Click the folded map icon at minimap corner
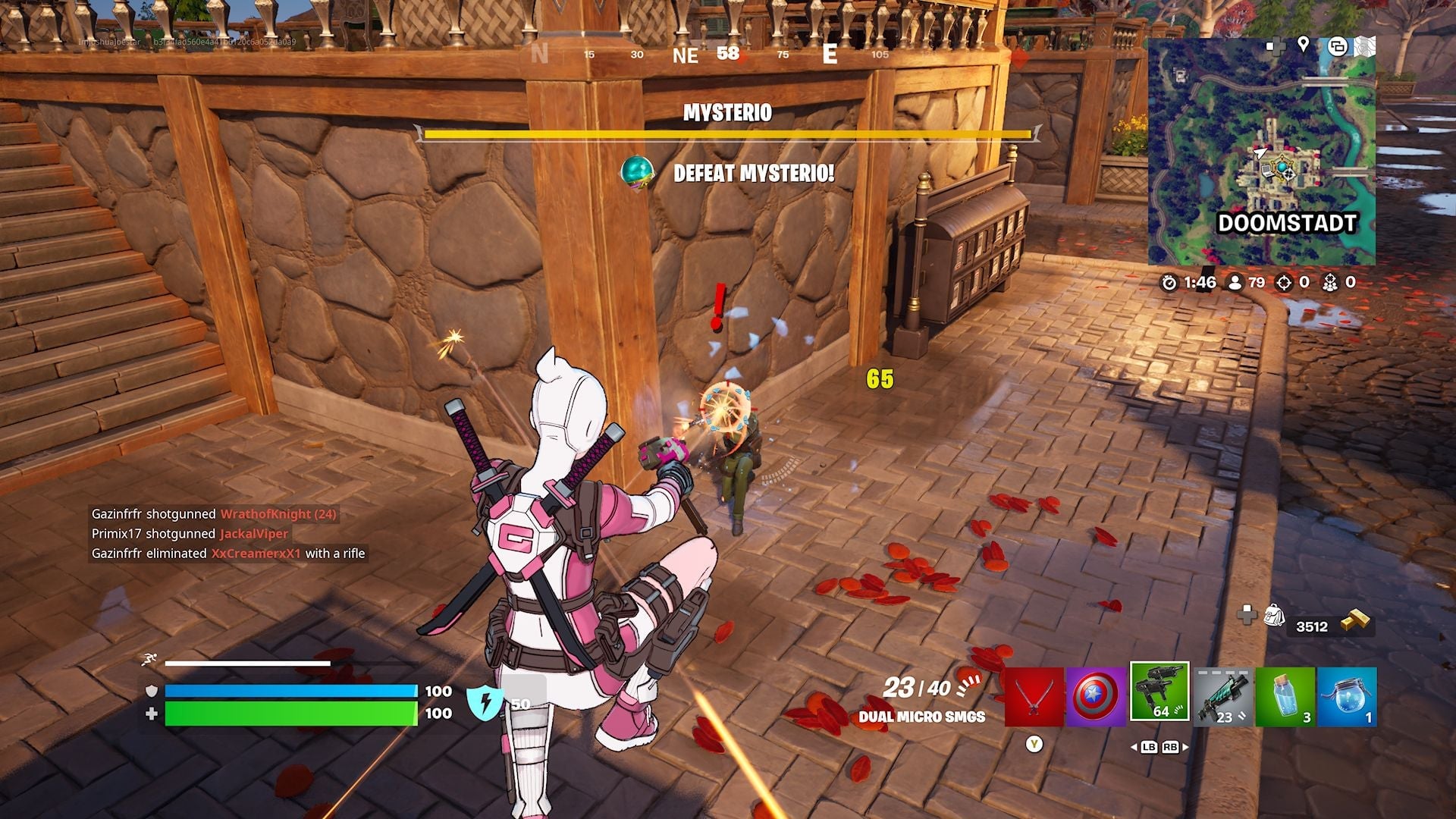The height and width of the screenshot is (819, 1456). pyautogui.click(x=1364, y=45)
